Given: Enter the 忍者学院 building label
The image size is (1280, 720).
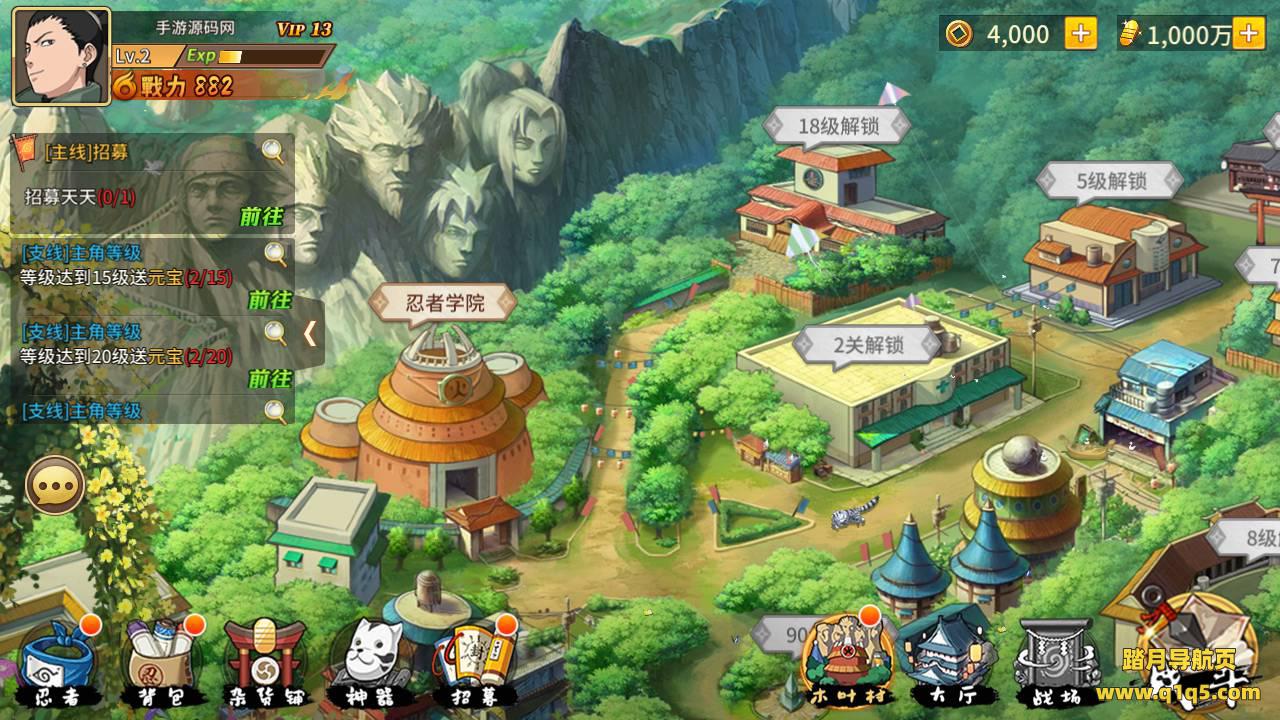Looking at the screenshot, I should point(445,302).
